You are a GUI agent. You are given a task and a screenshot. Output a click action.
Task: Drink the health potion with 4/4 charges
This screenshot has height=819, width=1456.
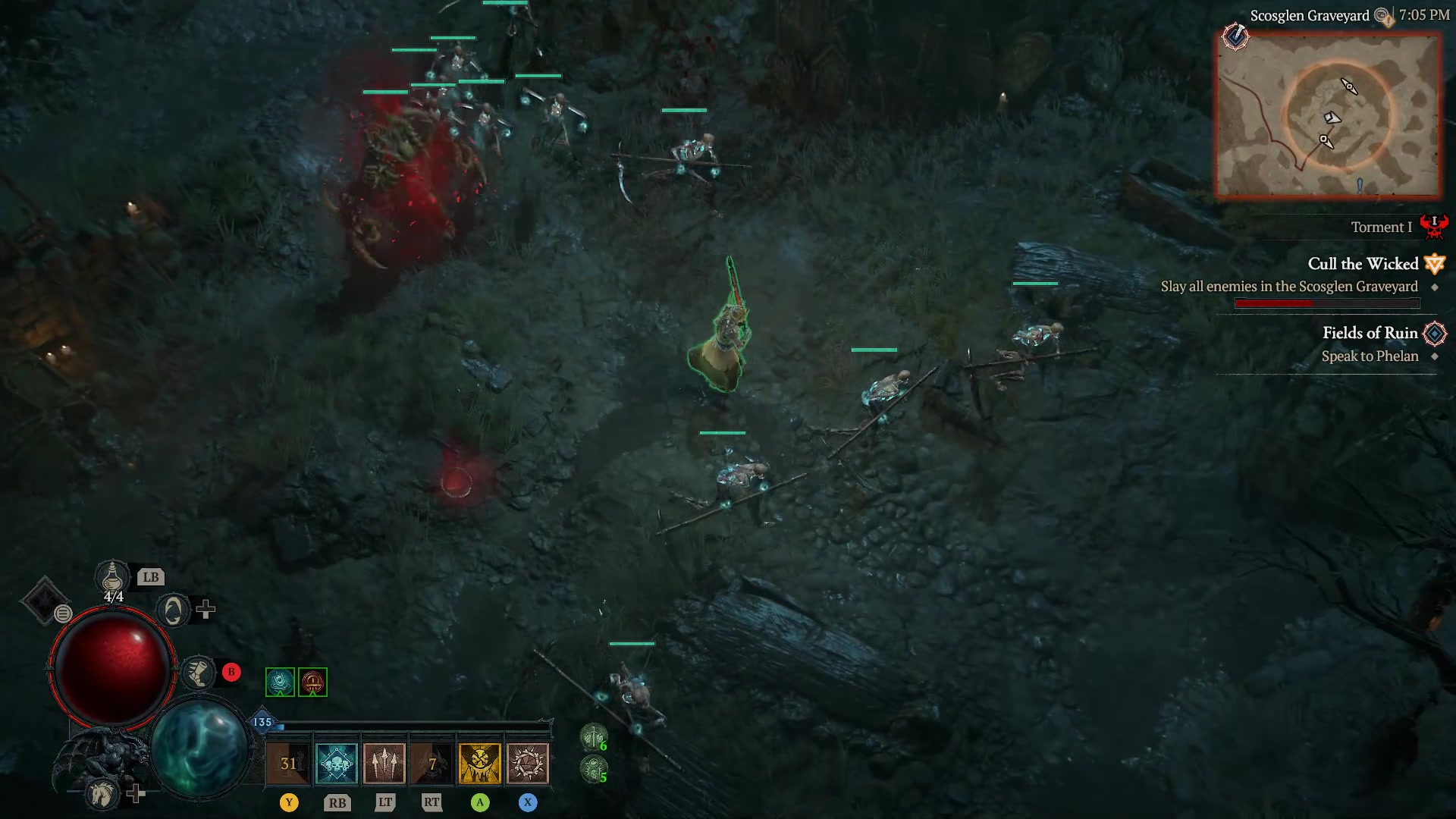(111, 578)
